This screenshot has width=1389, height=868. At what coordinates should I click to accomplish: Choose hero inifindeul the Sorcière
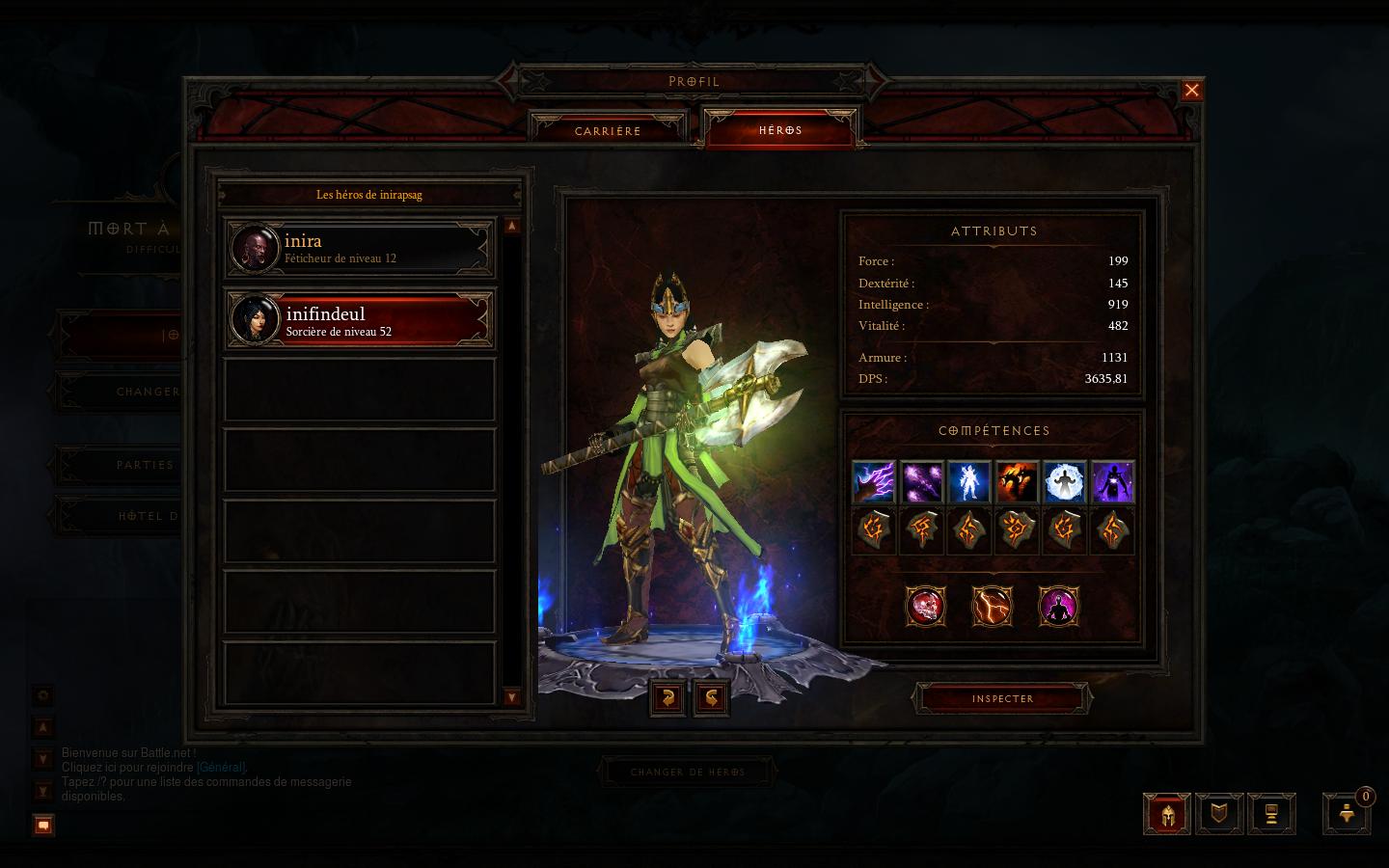pyautogui.click(x=359, y=320)
